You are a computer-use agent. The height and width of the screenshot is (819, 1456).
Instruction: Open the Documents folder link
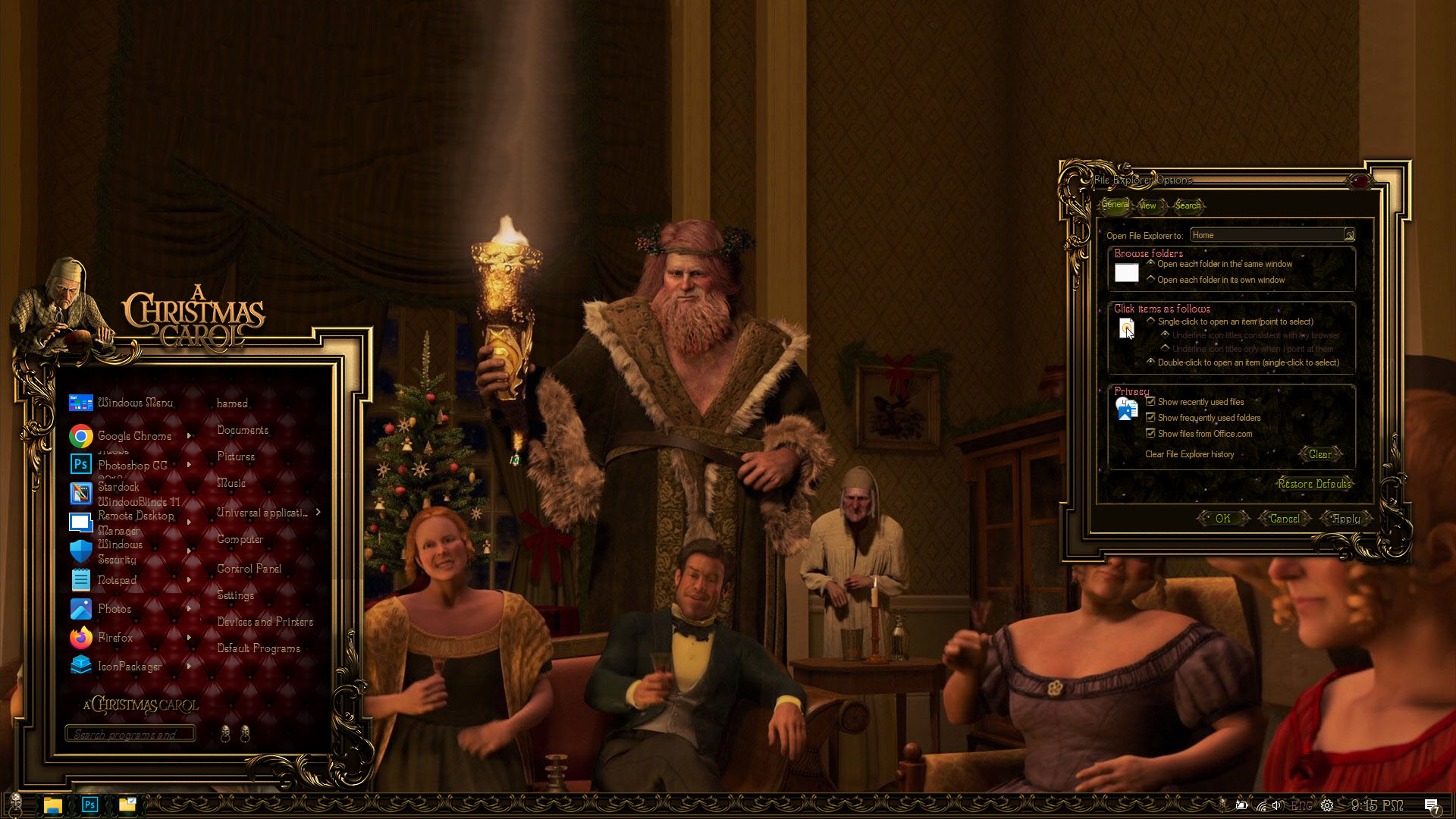[243, 430]
